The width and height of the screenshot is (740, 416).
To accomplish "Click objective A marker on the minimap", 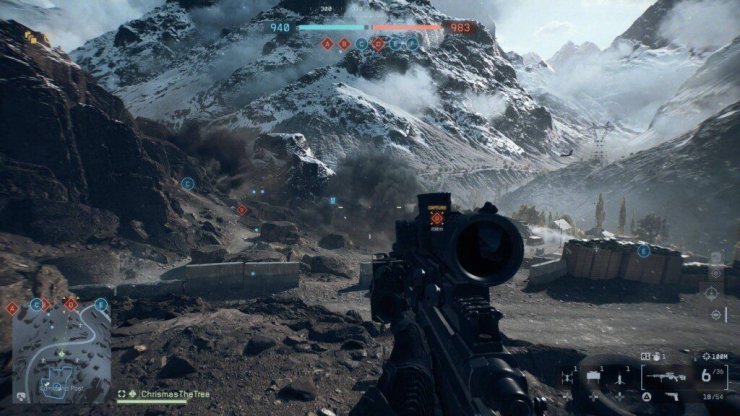I will click(x=12, y=308).
